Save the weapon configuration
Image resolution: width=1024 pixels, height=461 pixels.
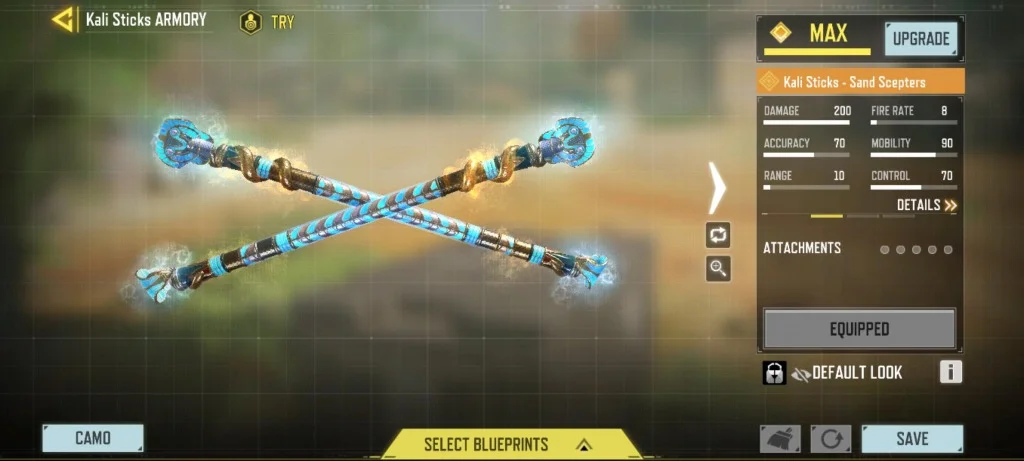(x=912, y=438)
